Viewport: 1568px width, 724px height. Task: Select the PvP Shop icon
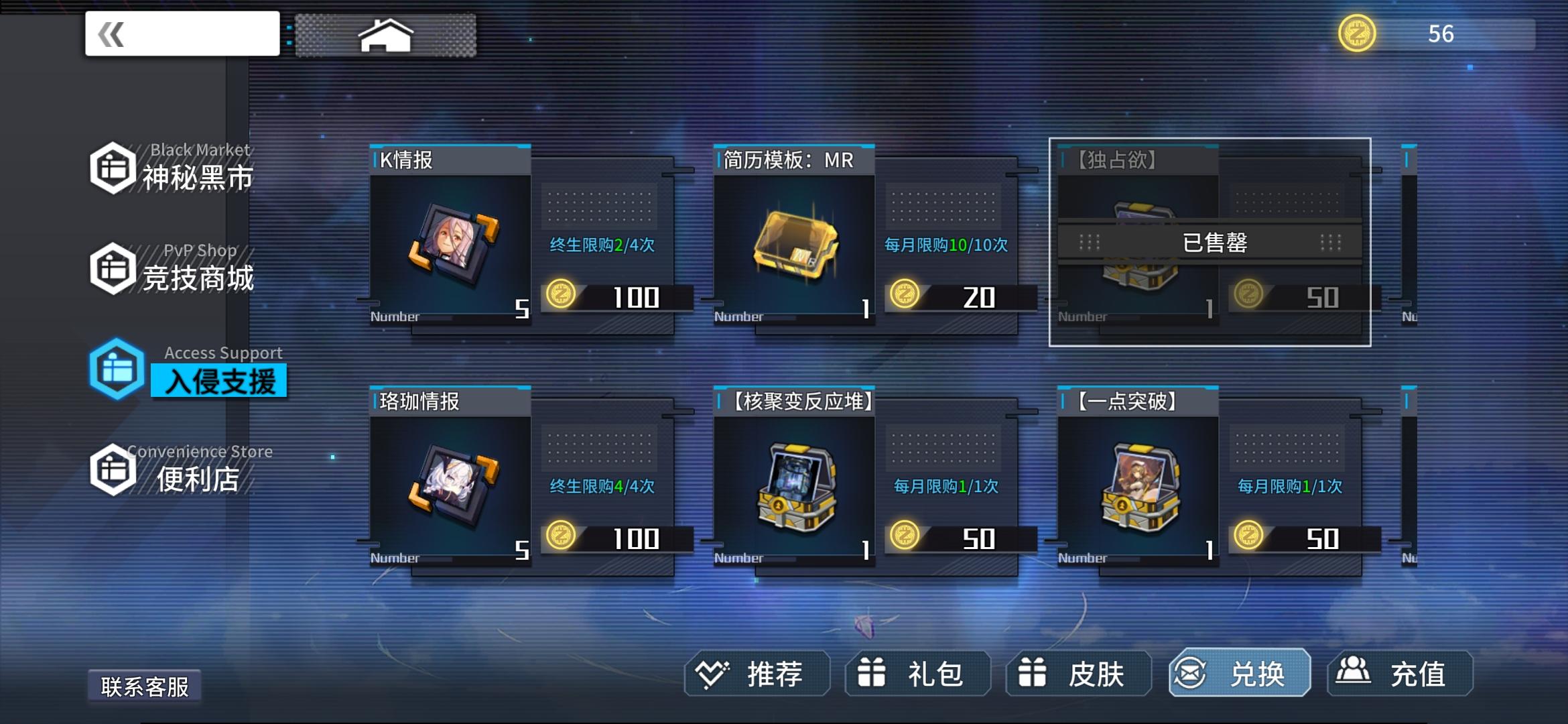coord(113,268)
